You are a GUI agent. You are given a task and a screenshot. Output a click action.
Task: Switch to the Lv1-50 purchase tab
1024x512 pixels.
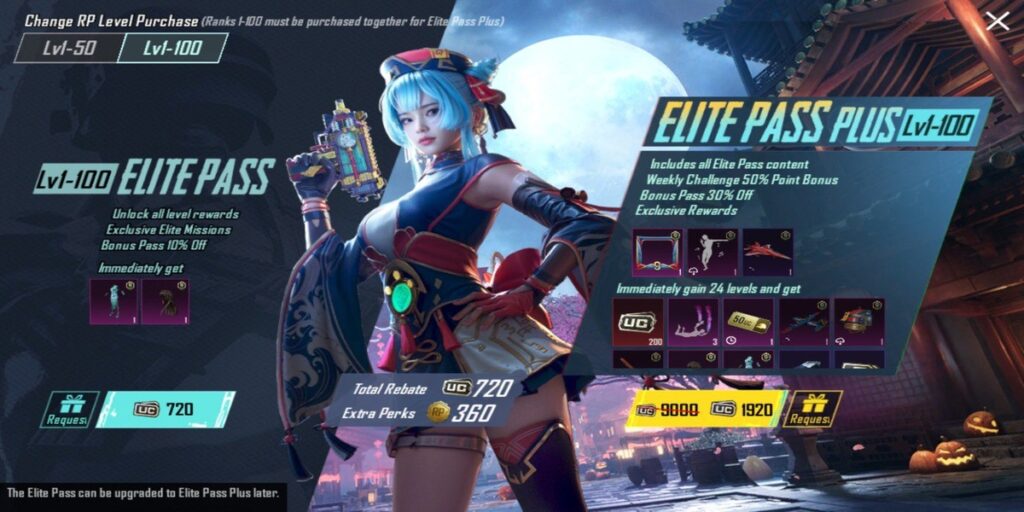click(67, 48)
